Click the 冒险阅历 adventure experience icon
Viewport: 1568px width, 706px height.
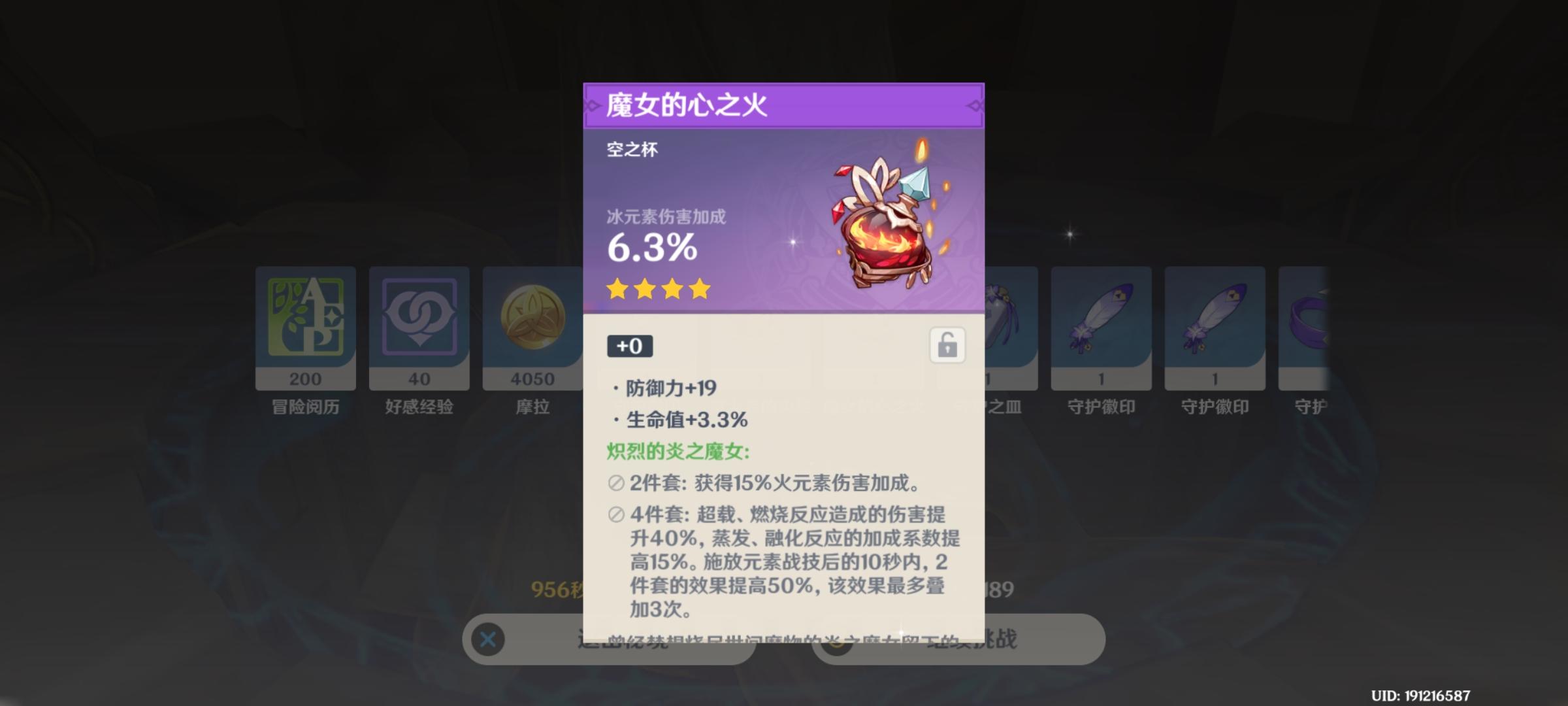point(304,325)
